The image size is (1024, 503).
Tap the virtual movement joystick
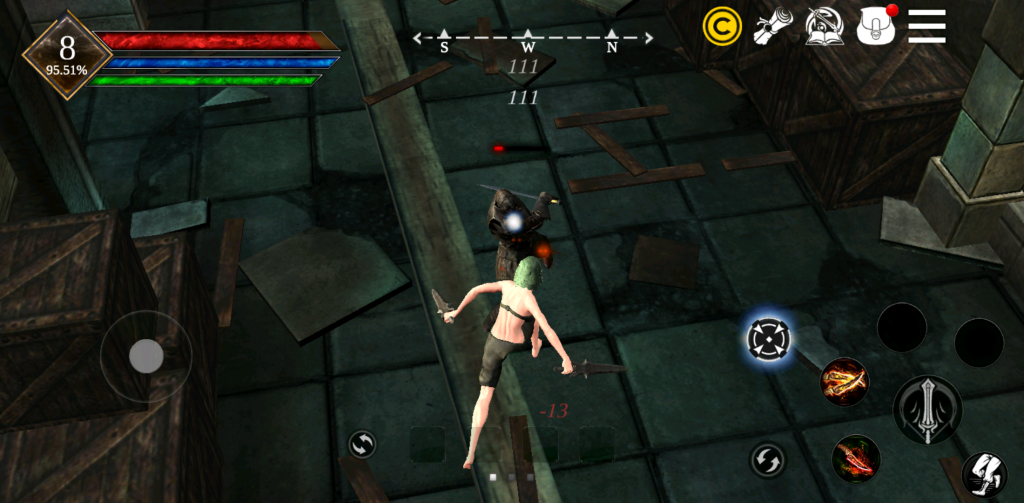[x=146, y=356]
